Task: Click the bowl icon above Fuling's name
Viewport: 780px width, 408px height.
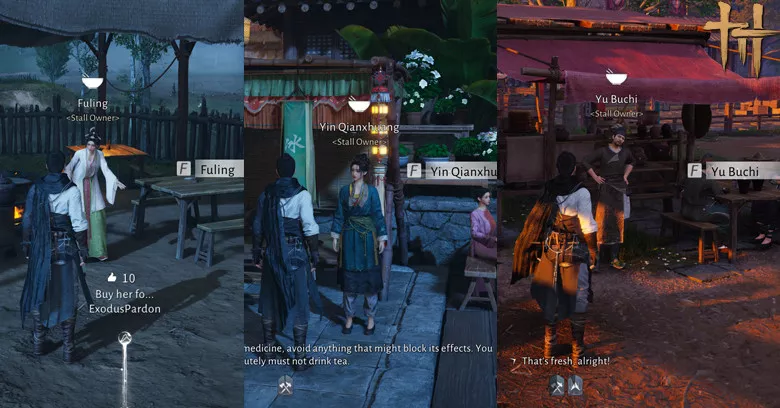Action: tap(92, 82)
